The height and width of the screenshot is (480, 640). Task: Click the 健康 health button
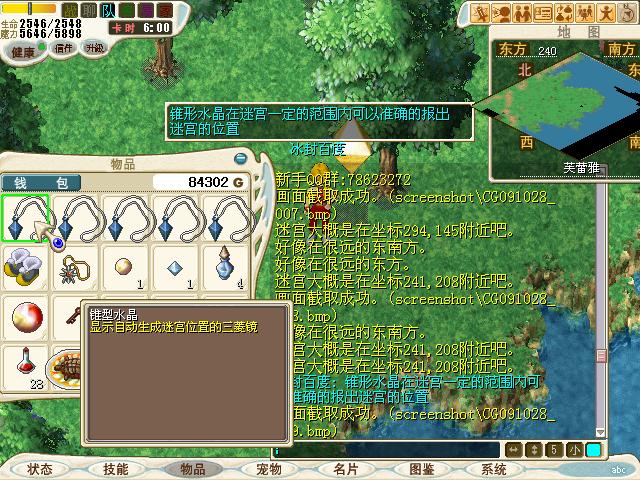coord(26,48)
